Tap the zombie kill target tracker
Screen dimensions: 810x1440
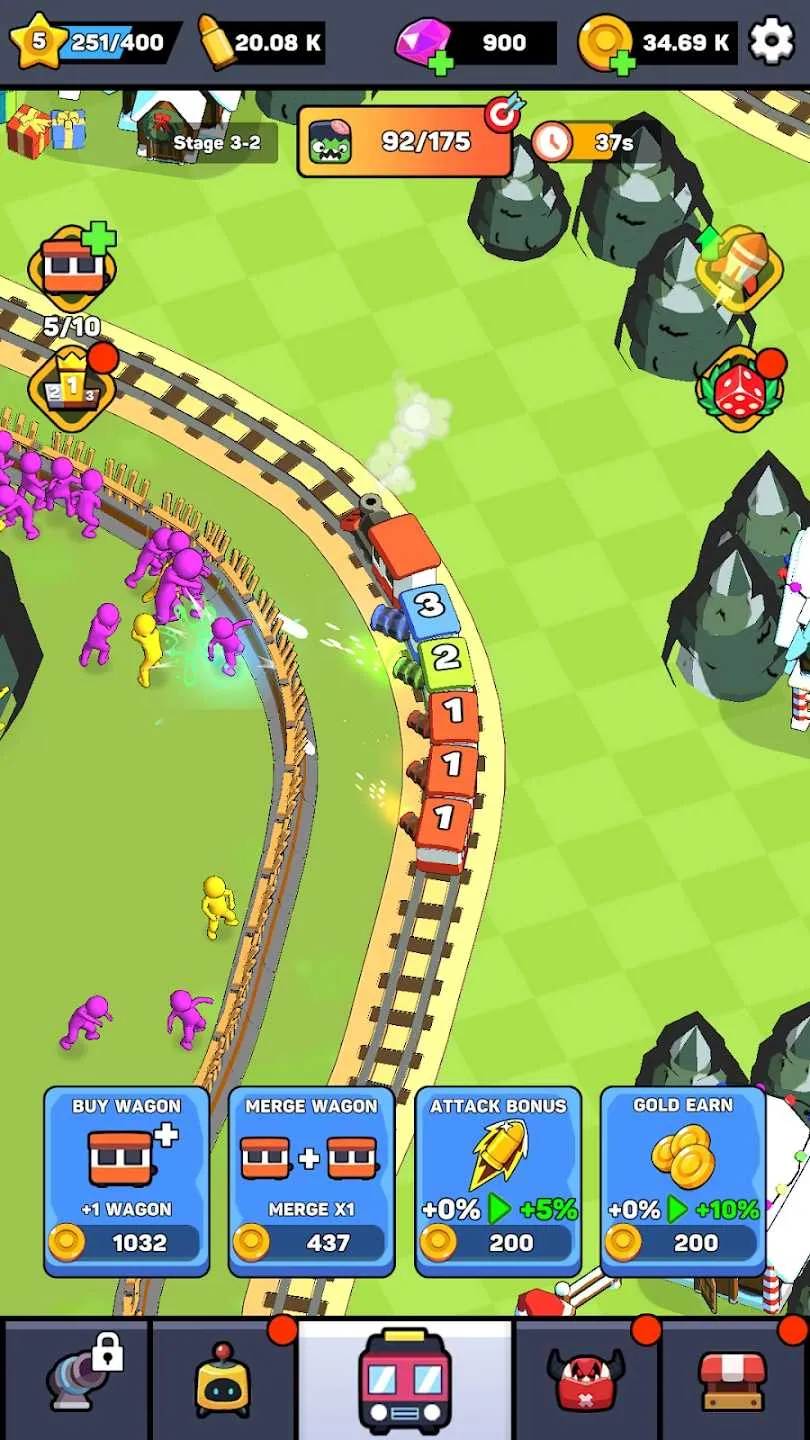coord(405,142)
